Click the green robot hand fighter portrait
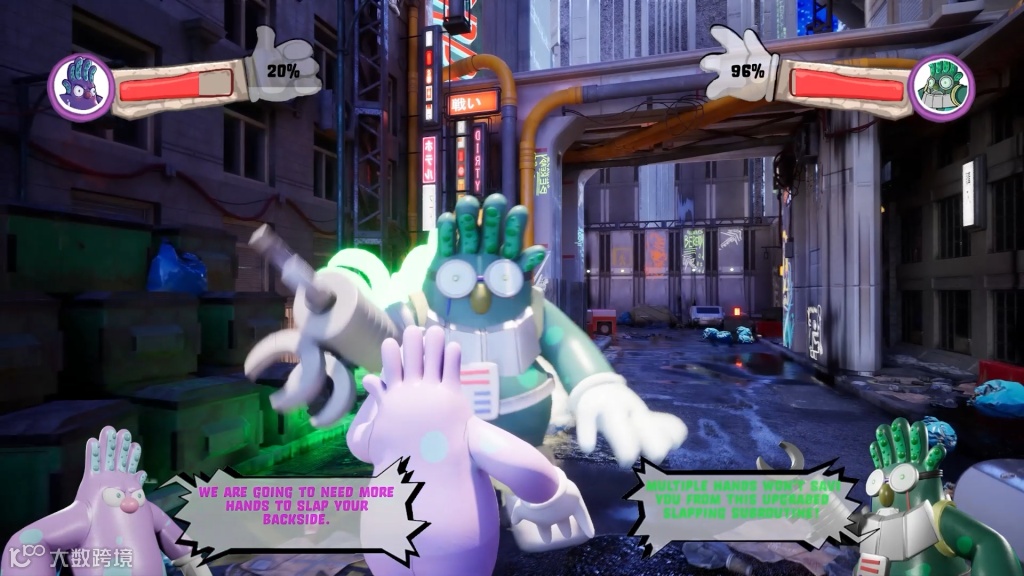The width and height of the screenshot is (1024, 576). click(x=941, y=87)
